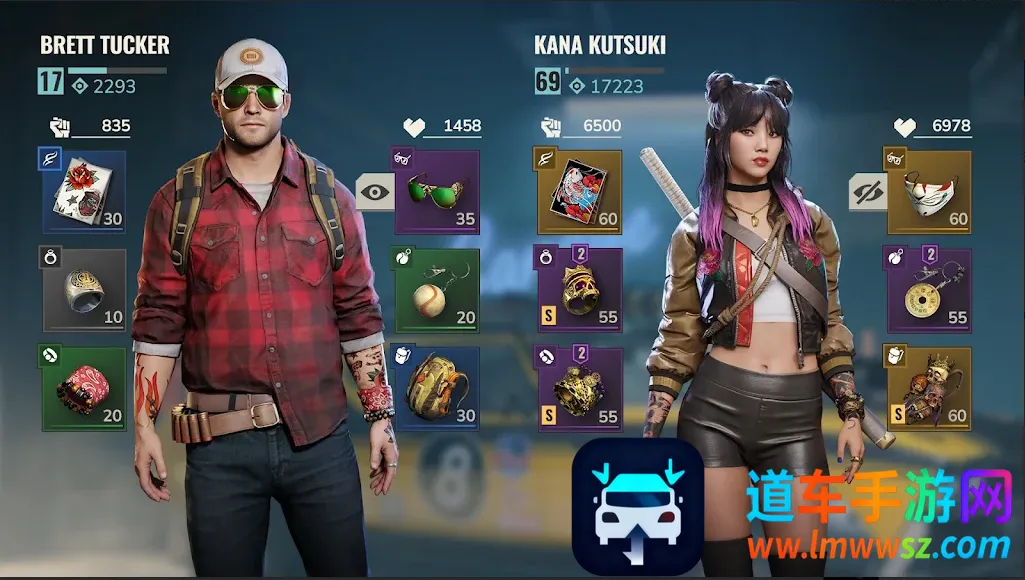Open Brett's baseball keychain charm slot

tap(437, 290)
